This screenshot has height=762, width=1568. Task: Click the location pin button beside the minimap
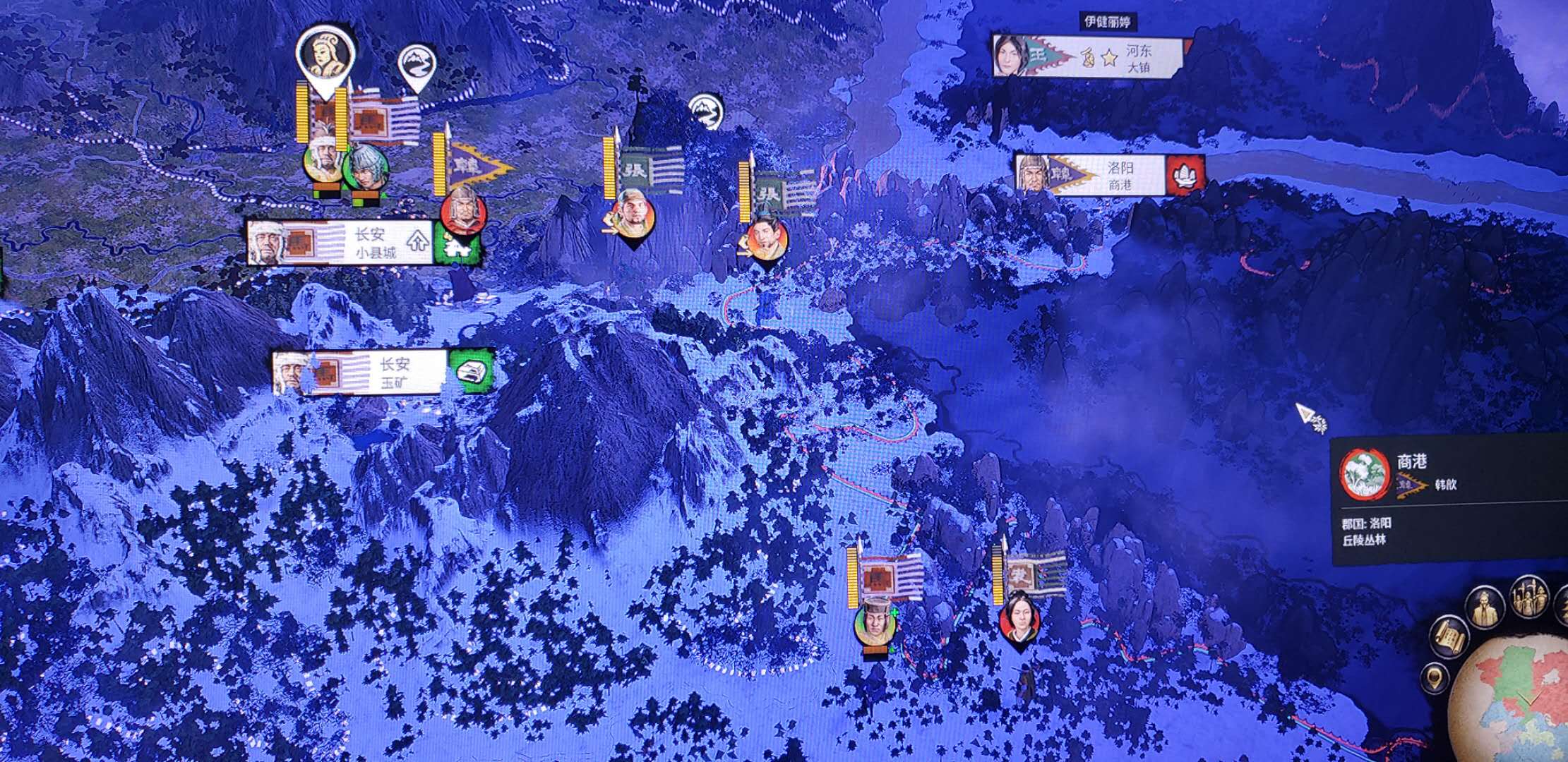pos(1435,679)
